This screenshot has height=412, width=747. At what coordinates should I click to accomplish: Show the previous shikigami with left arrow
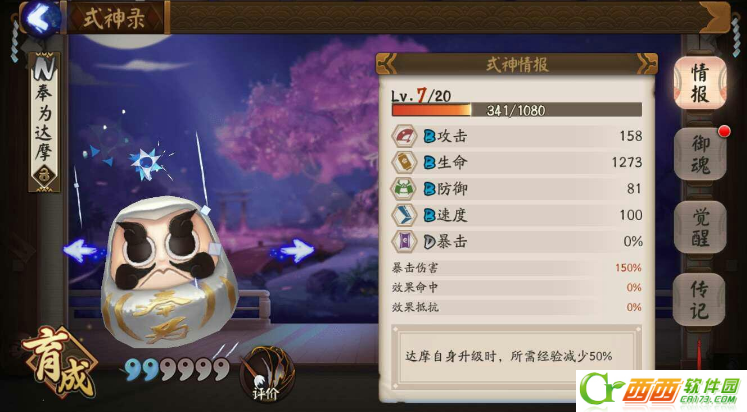click(x=86, y=250)
